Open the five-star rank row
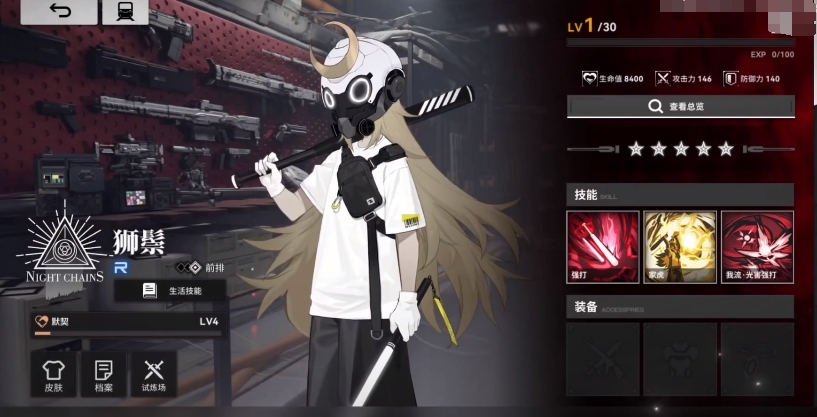The height and width of the screenshot is (417, 817). pos(680,149)
